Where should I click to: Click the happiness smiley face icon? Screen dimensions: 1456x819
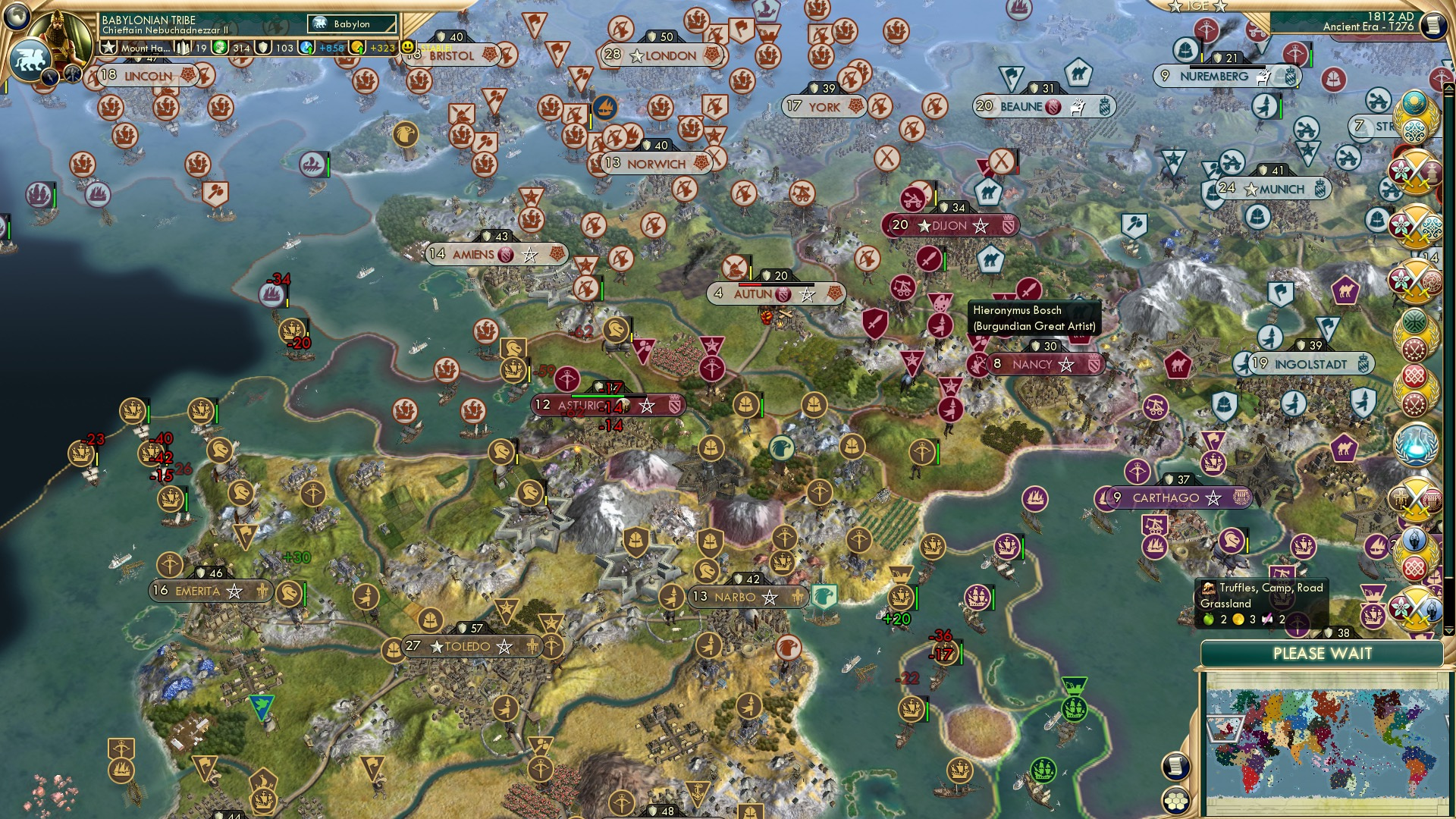(409, 48)
